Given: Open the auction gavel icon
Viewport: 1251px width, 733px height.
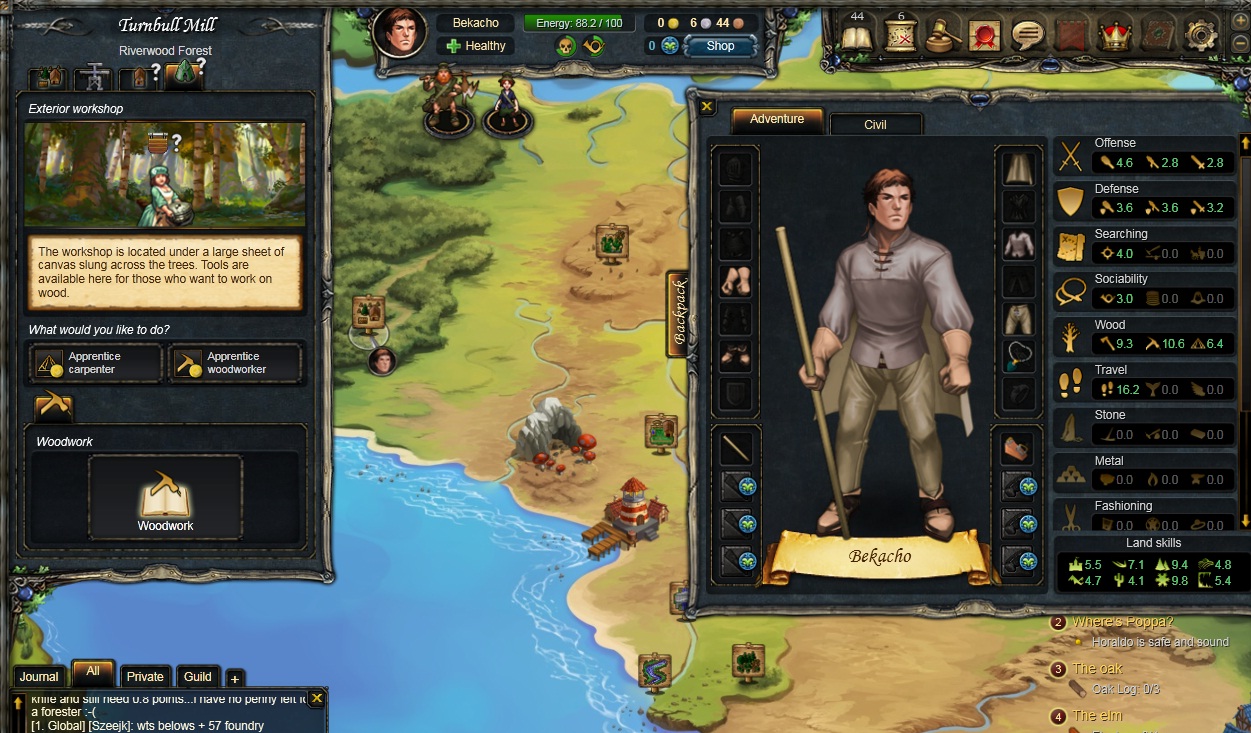Looking at the screenshot, I should click(x=942, y=36).
